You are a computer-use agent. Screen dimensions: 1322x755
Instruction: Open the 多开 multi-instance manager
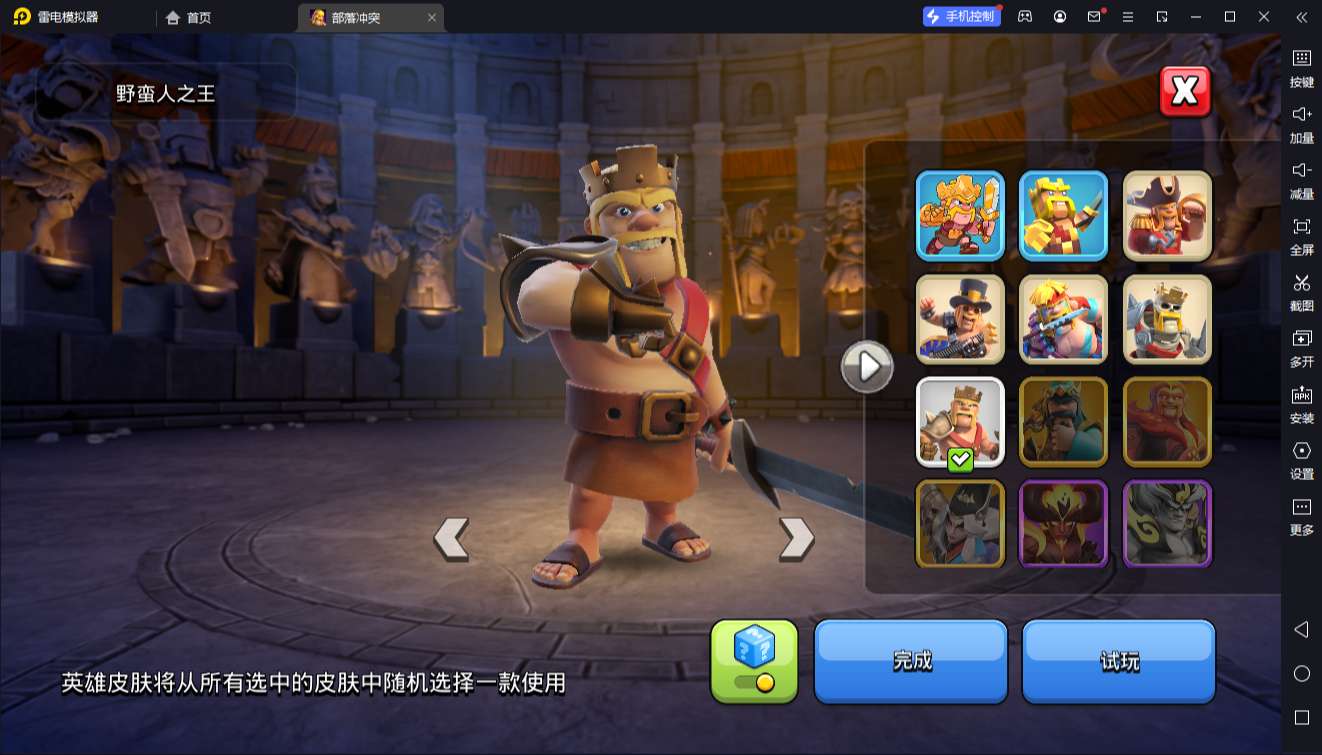pos(1303,348)
